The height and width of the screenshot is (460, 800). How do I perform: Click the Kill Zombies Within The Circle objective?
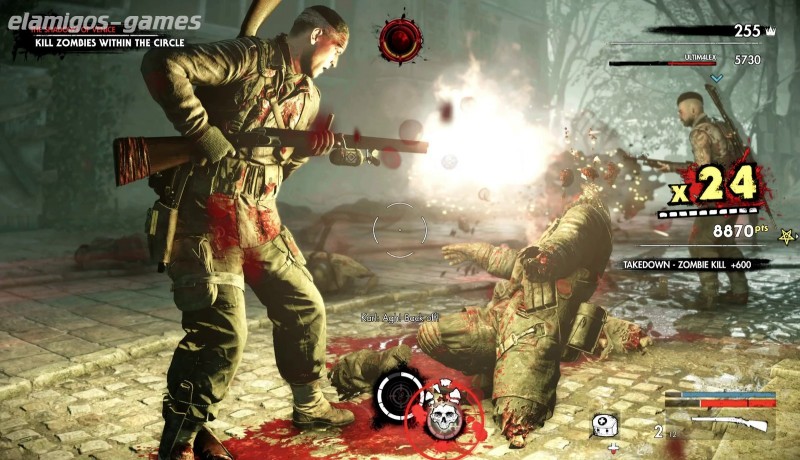coord(107,43)
